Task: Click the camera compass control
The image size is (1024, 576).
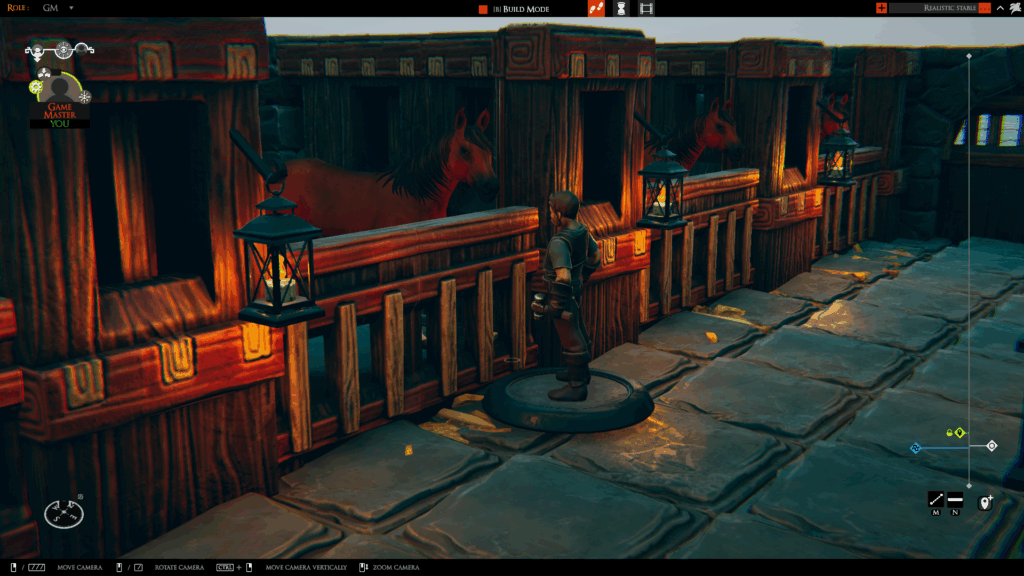Action: coord(64,514)
